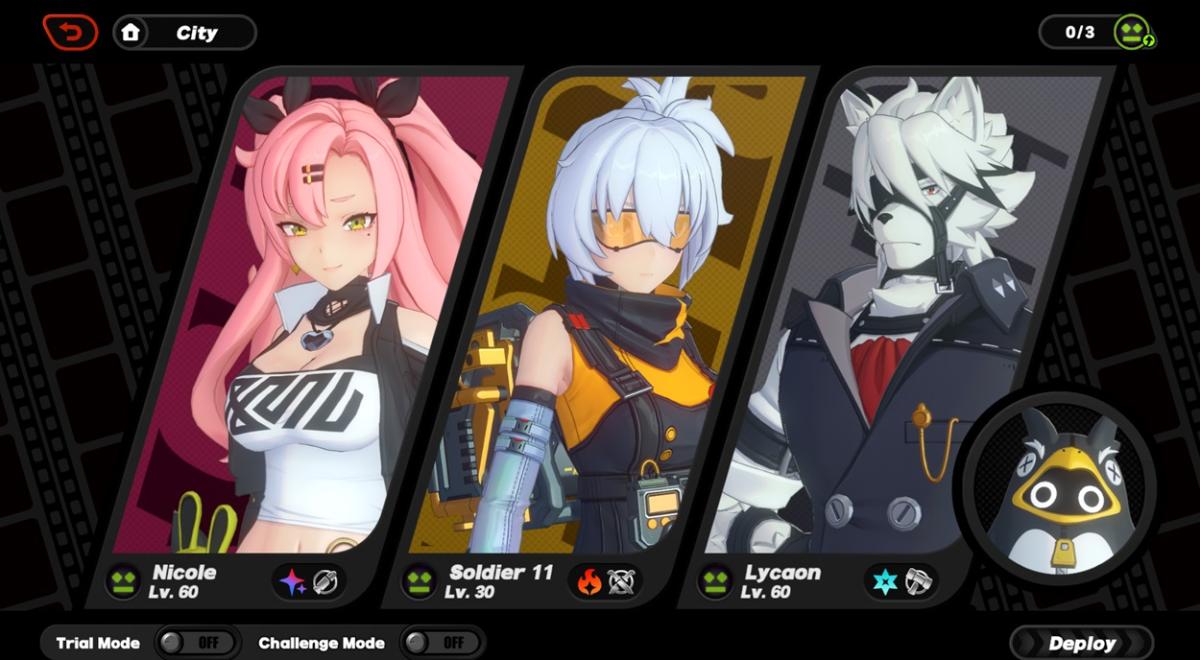Click Nicole's attribute and specialty icons
The width and height of the screenshot is (1200, 660).
(x=309, y=581)
